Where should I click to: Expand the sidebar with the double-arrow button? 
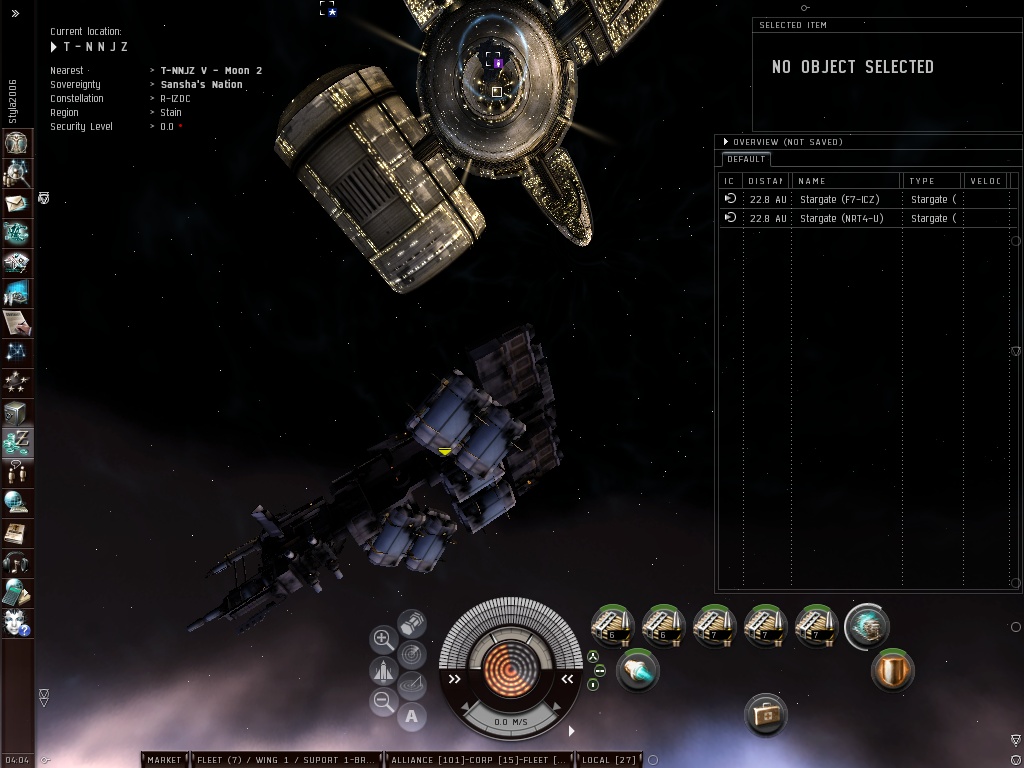[15, 13]
